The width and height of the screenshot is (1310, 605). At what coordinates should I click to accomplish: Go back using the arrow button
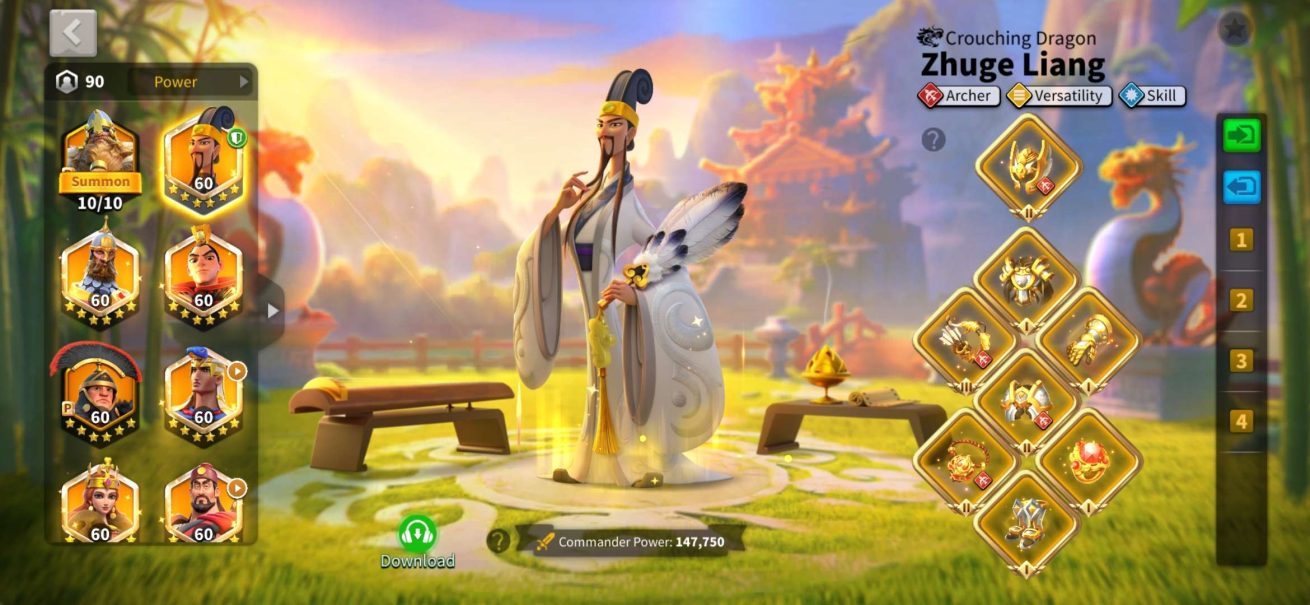coord(73,33)
